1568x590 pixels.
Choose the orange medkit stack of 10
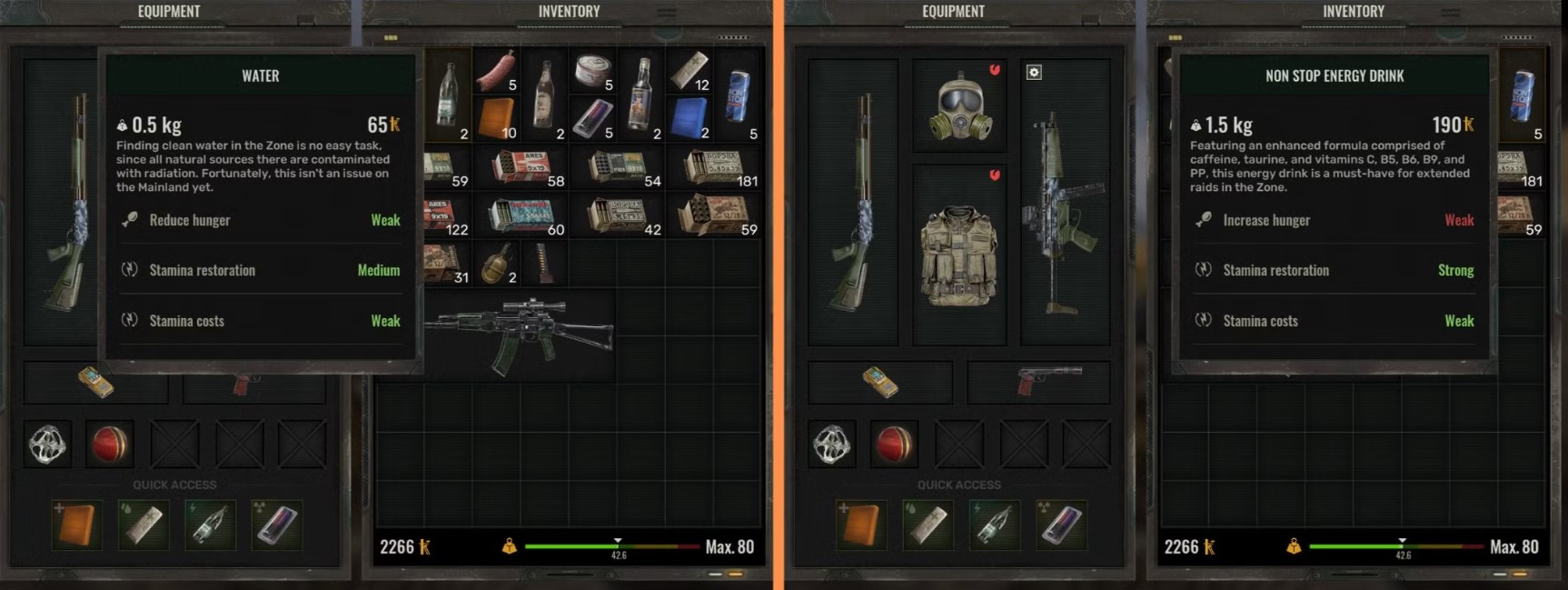[497, 119]
